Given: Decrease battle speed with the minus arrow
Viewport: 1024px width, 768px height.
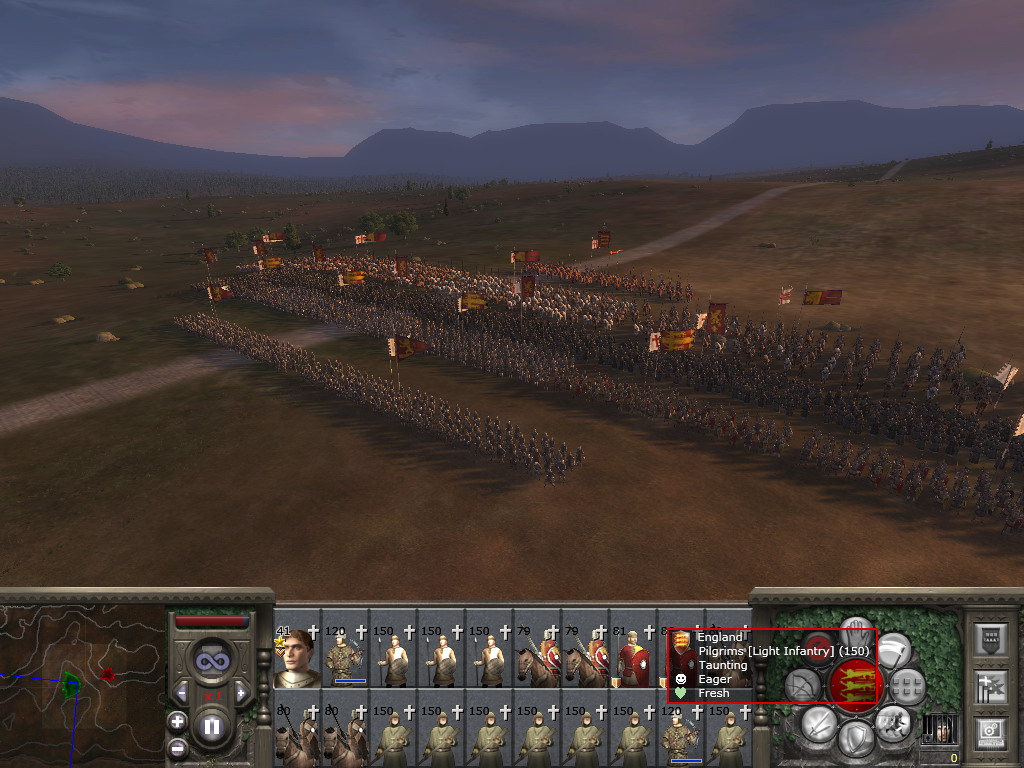Looking at the screenshot, I should pos(181,692).
